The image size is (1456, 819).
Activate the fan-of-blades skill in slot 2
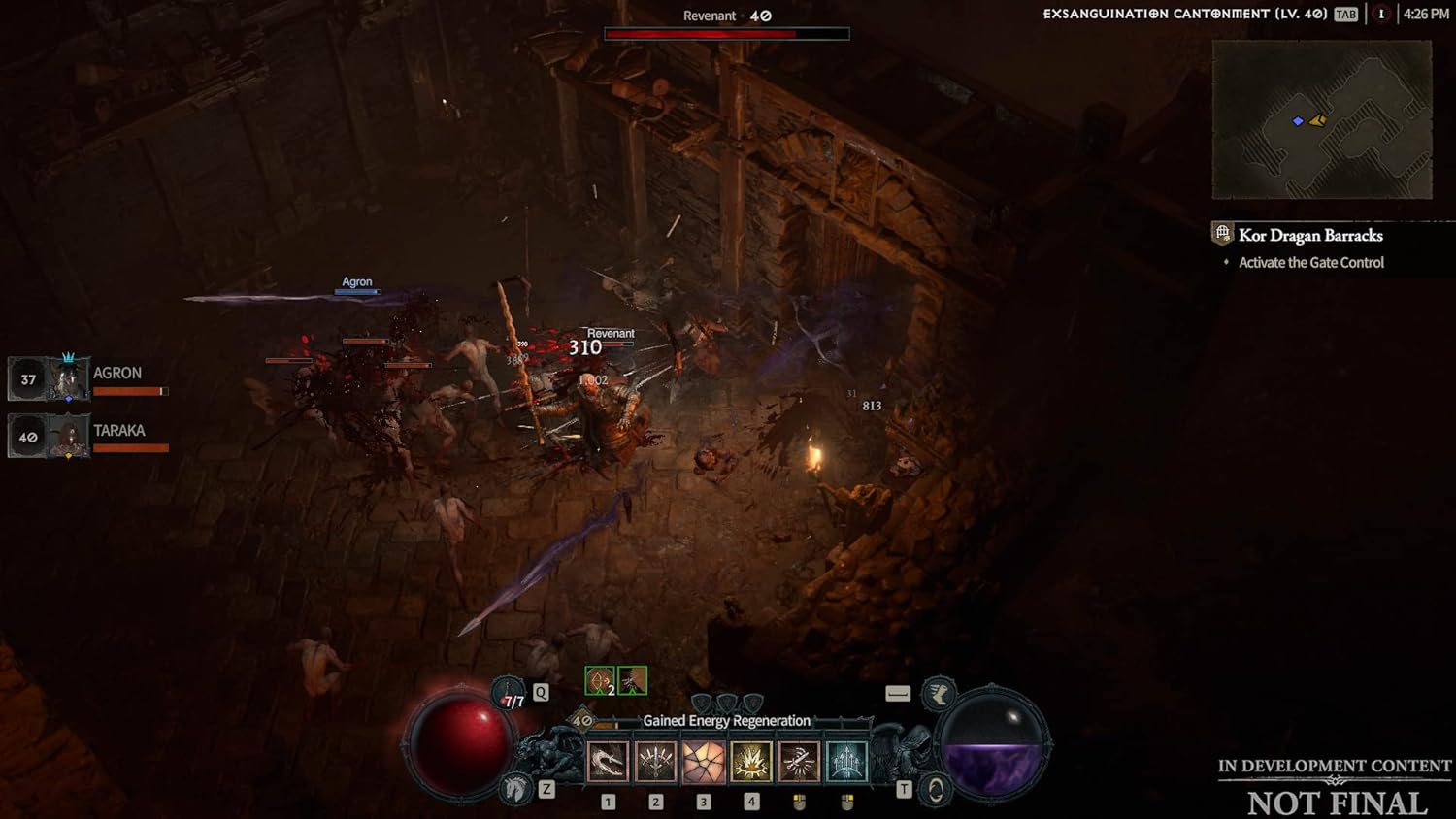656,761
